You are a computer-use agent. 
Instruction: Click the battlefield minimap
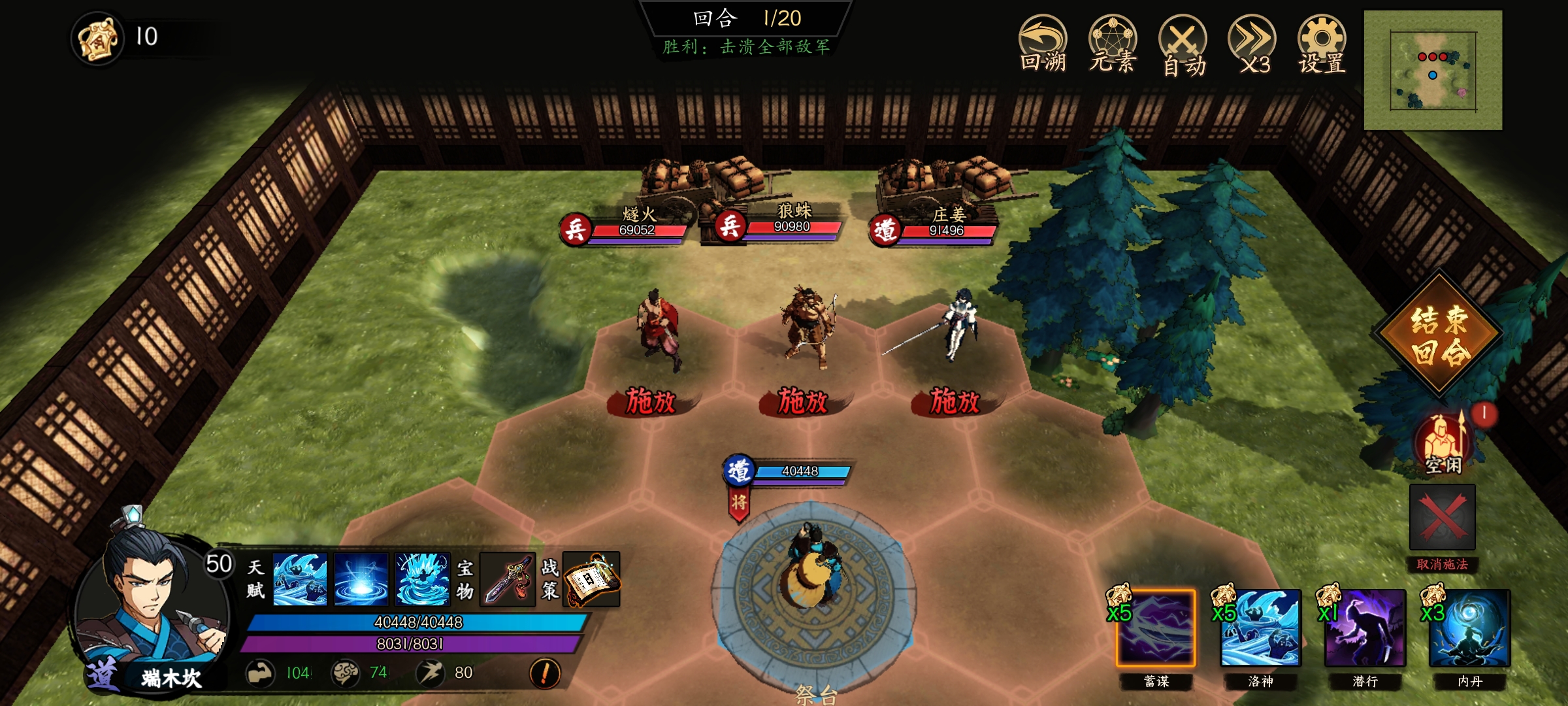click(1433, 70)
